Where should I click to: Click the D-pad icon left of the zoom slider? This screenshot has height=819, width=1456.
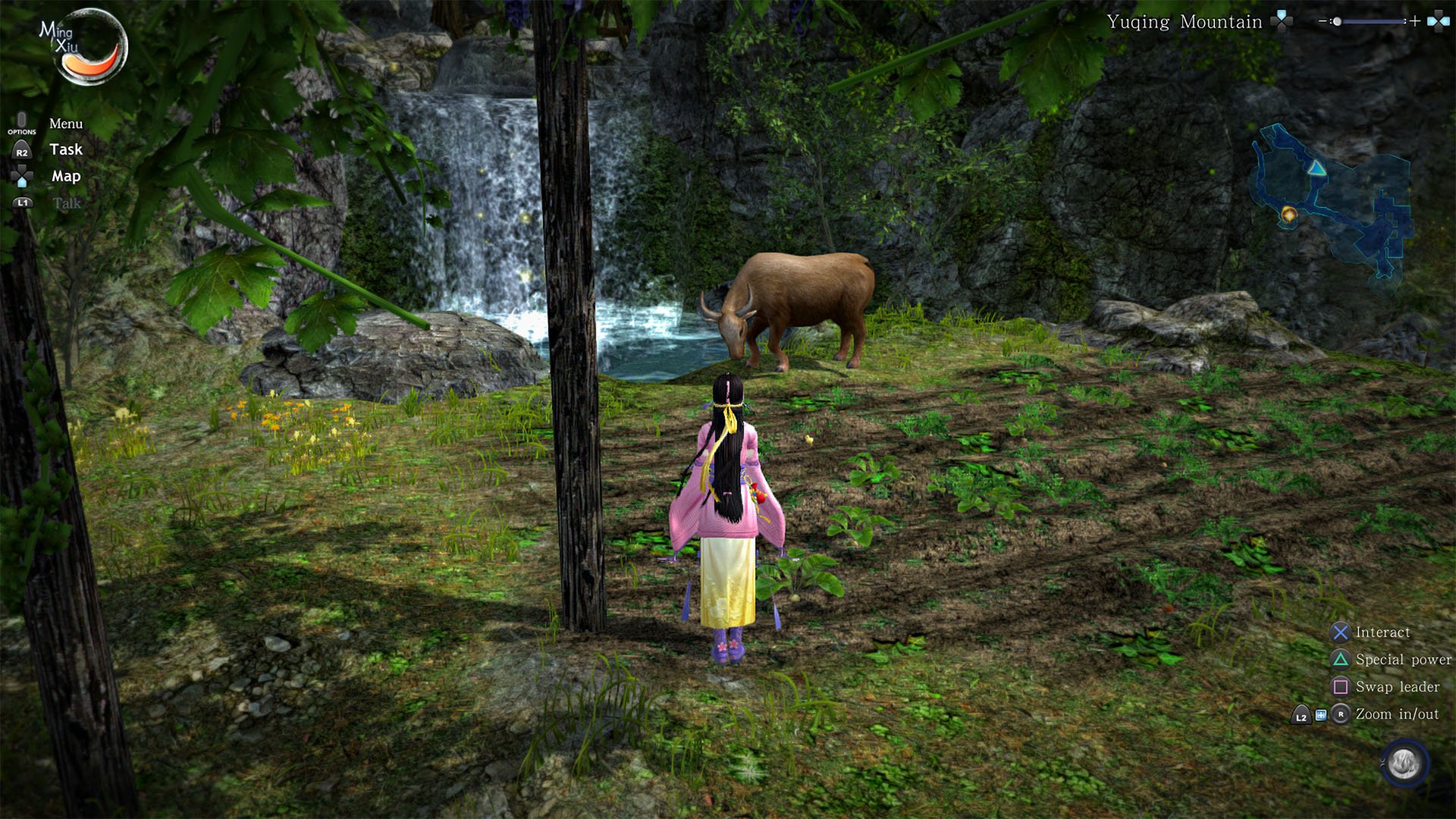click(1282, 20)
